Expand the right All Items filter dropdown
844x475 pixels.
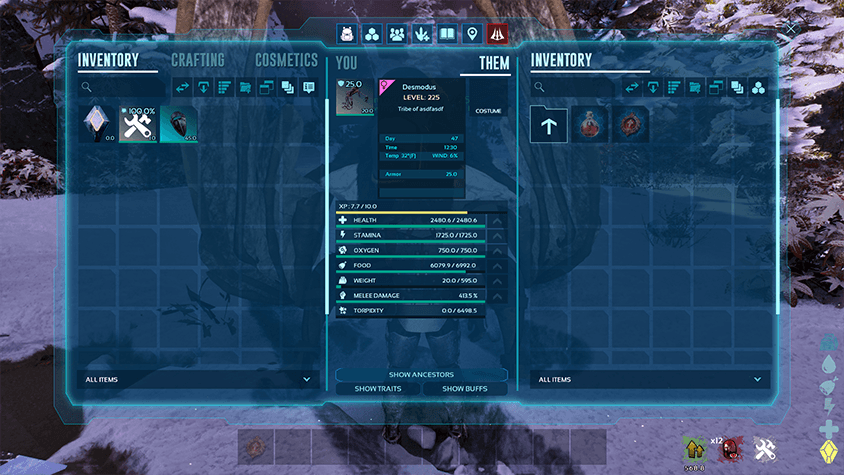click(650, 380)
